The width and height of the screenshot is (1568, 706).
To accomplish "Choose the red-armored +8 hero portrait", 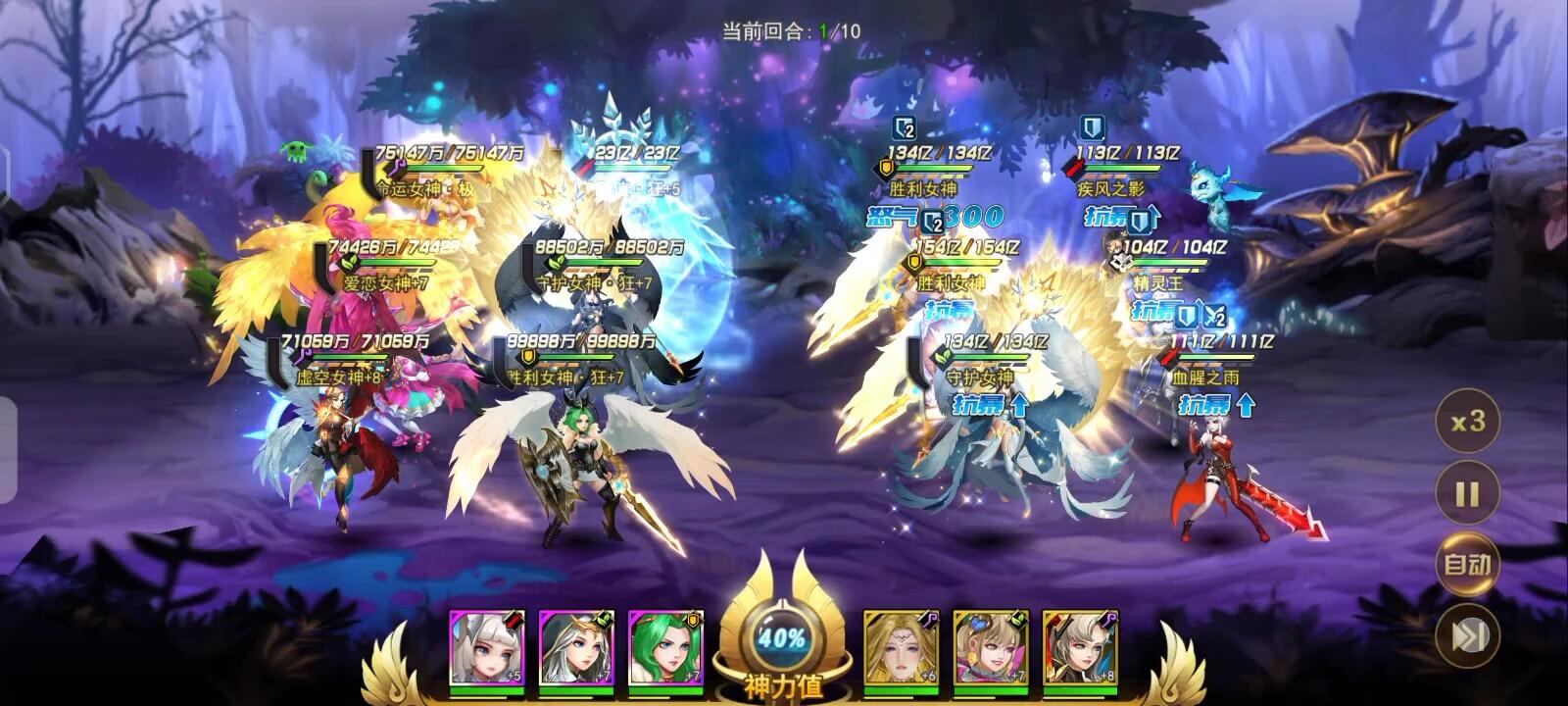I will (1080, 647).
